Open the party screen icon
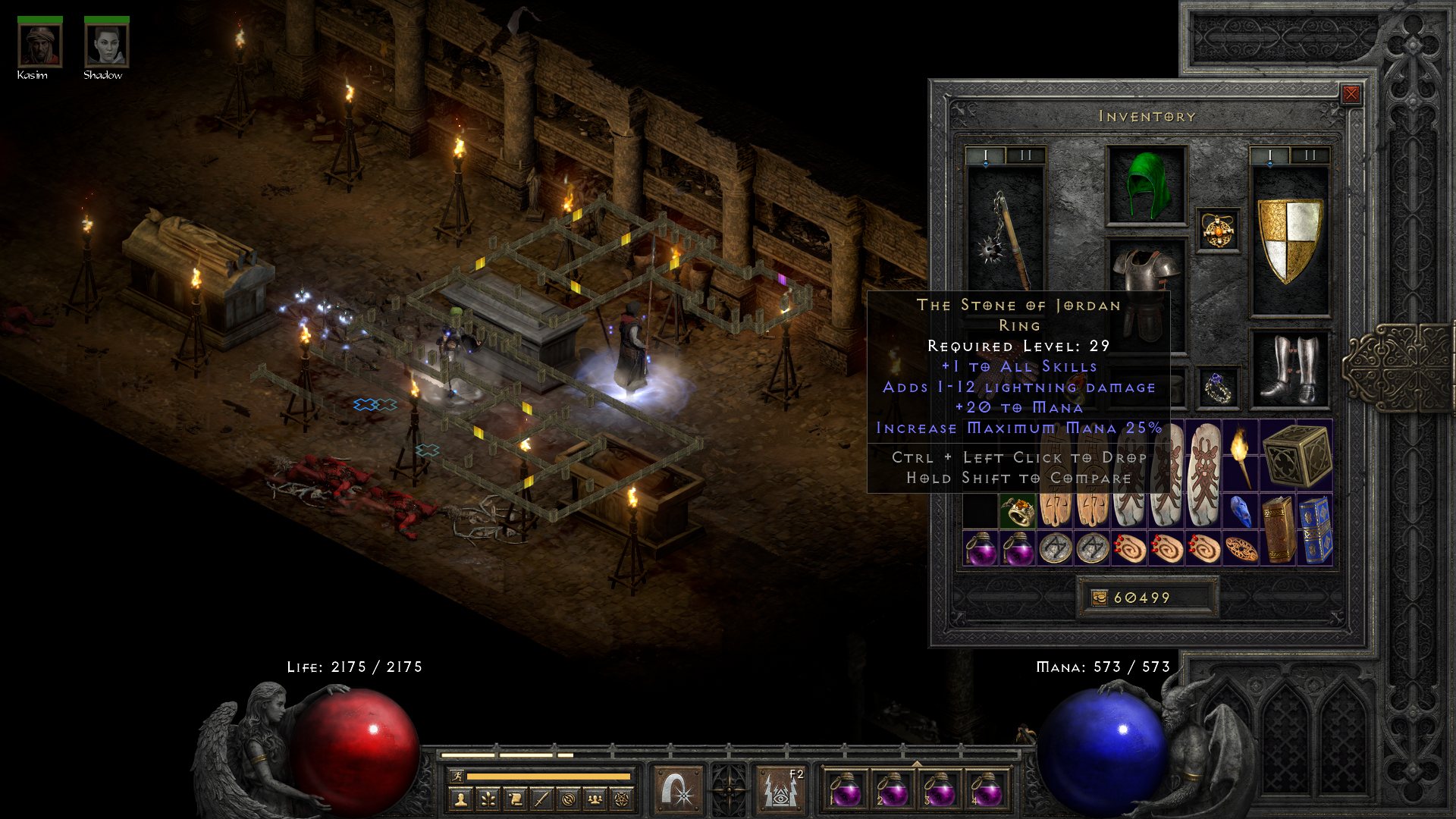 [x=595, y=798]
